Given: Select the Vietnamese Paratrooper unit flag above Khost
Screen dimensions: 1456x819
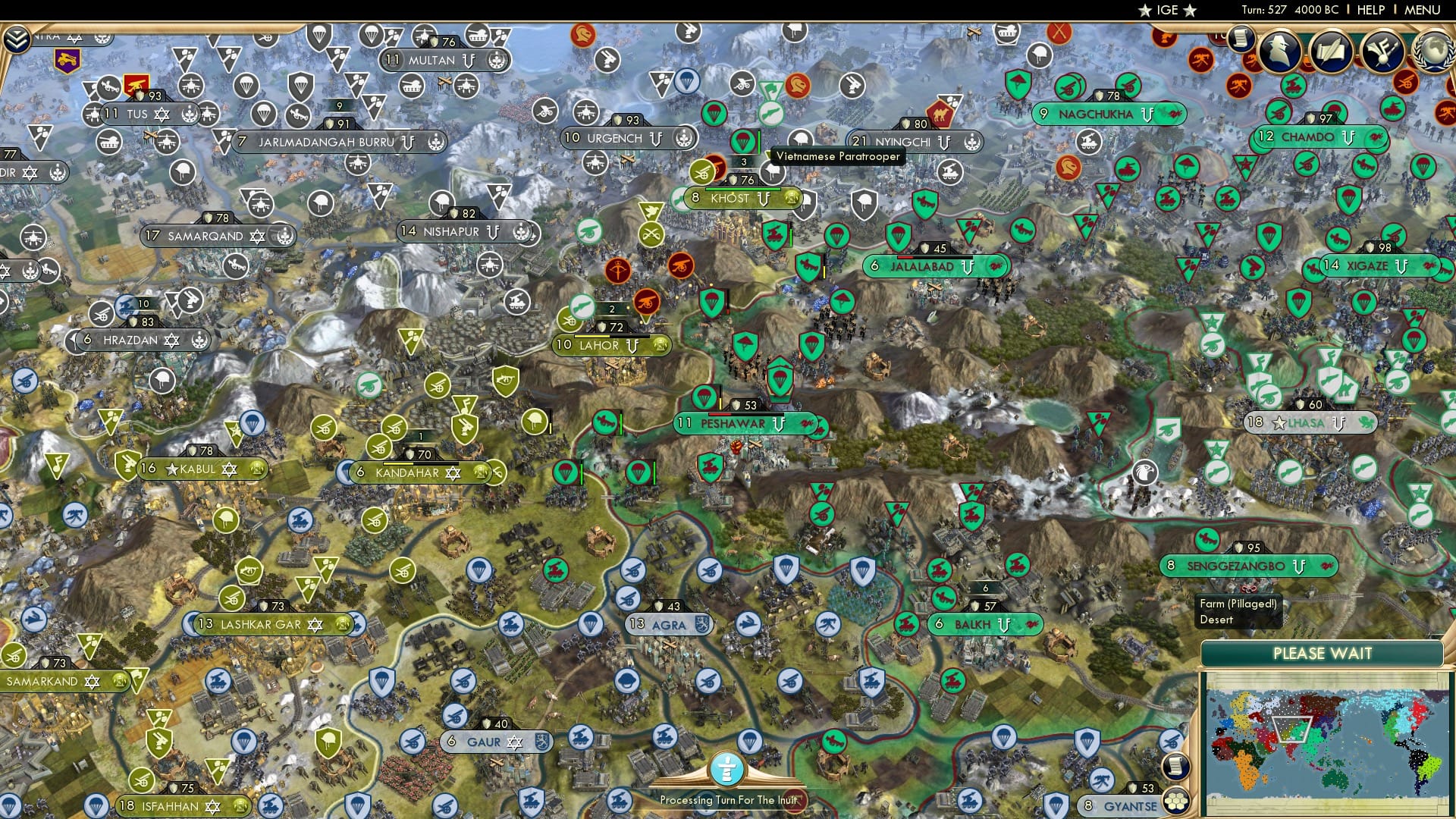Looking at the screenshot, I should pos(742,141).
